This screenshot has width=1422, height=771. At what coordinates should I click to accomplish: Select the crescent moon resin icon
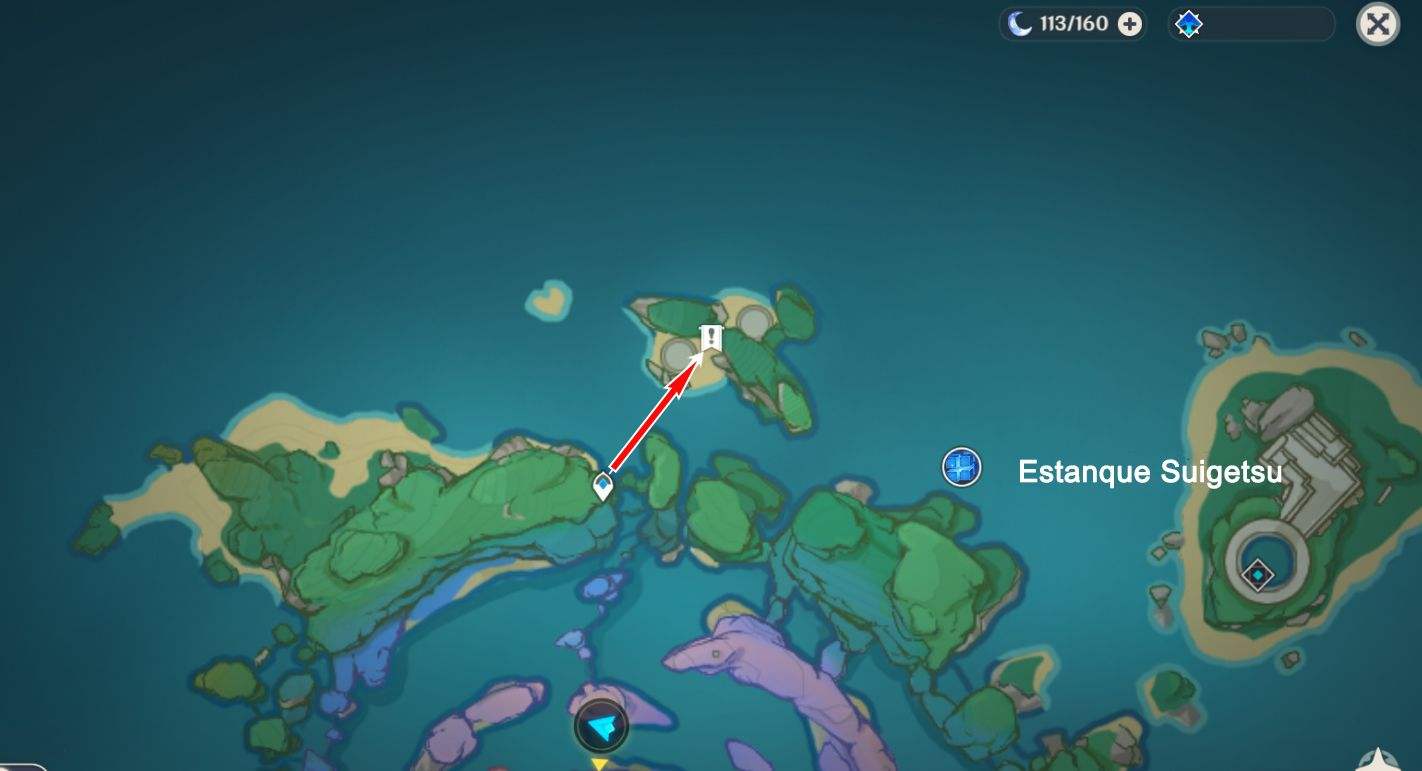(x=1022, y=23)
